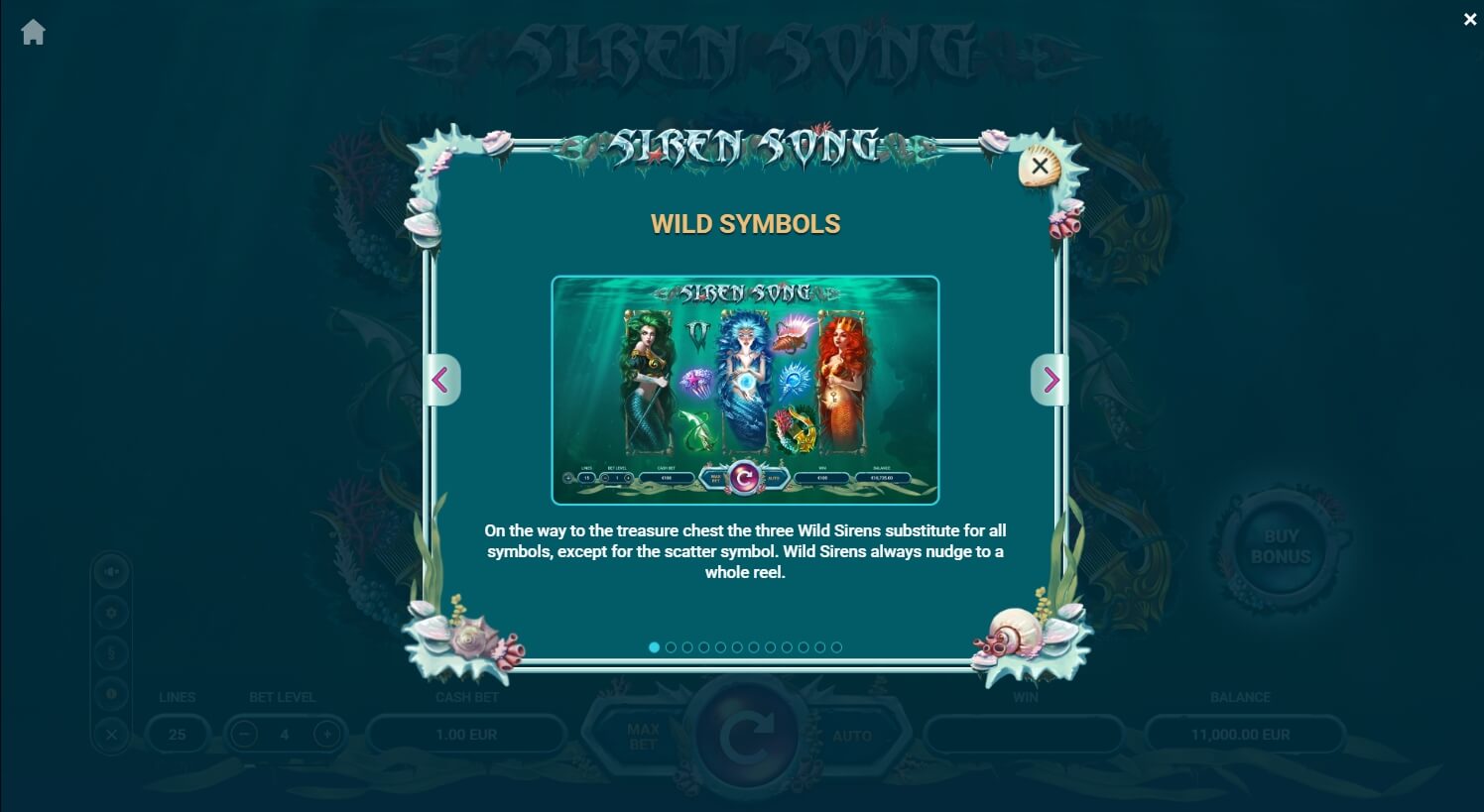Click the home icon
This screenshot has width=1484, height=812.
(33, 32)
